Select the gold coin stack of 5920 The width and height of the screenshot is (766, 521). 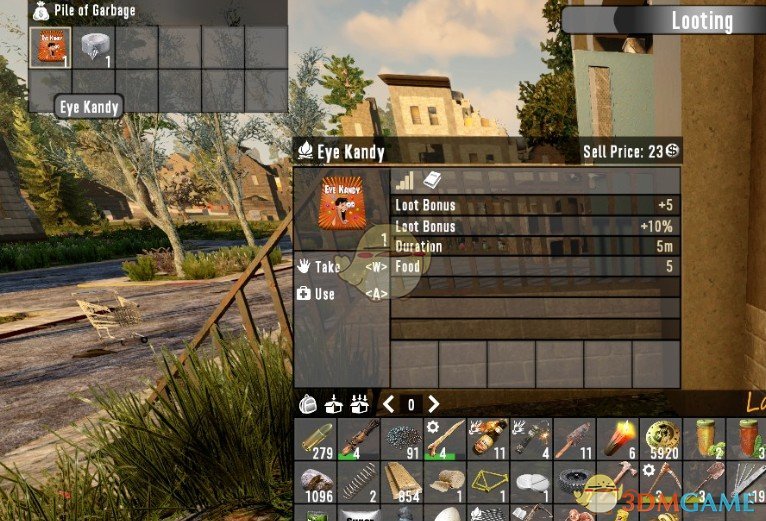(662, 438)
